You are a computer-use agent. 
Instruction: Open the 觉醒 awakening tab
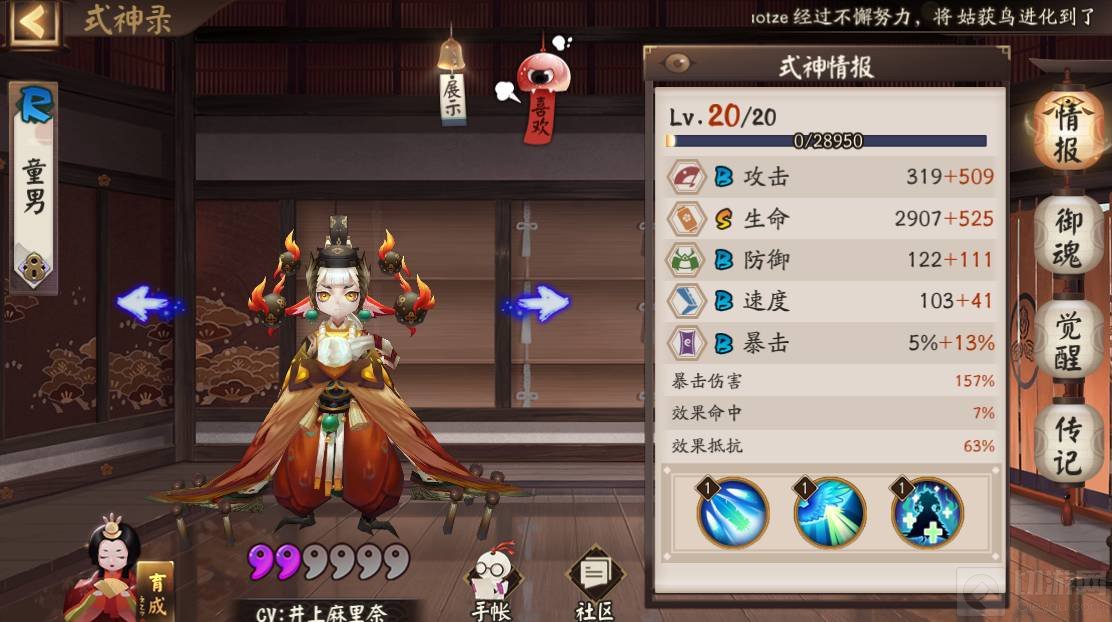pyautogui.click(x=1067, y=338)
